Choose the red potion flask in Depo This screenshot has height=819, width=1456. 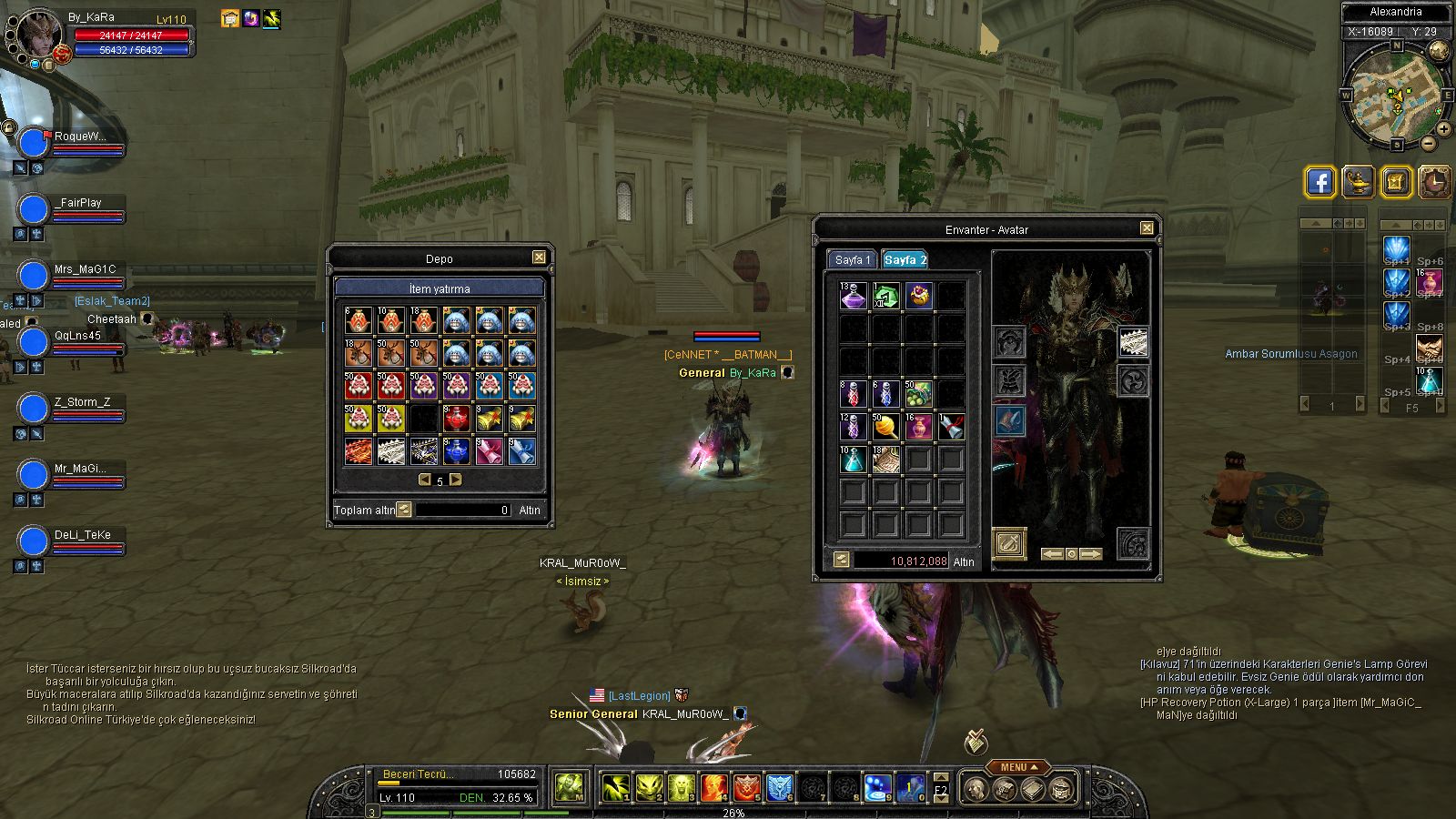(x=456, y=419)
